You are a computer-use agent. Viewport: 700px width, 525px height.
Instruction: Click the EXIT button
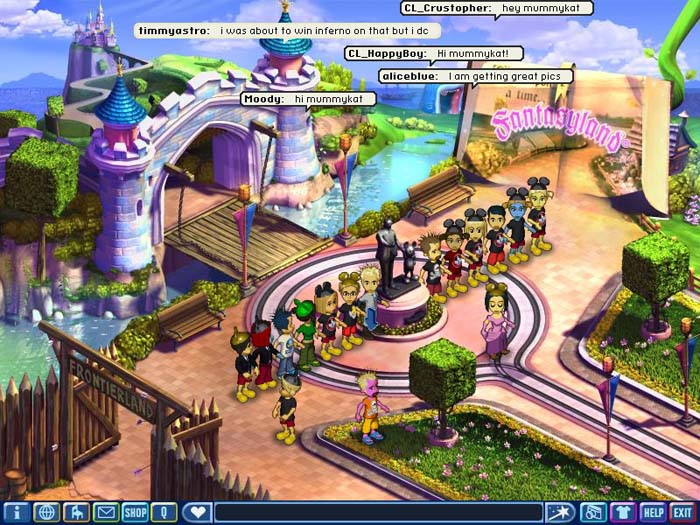coord(683,513)
